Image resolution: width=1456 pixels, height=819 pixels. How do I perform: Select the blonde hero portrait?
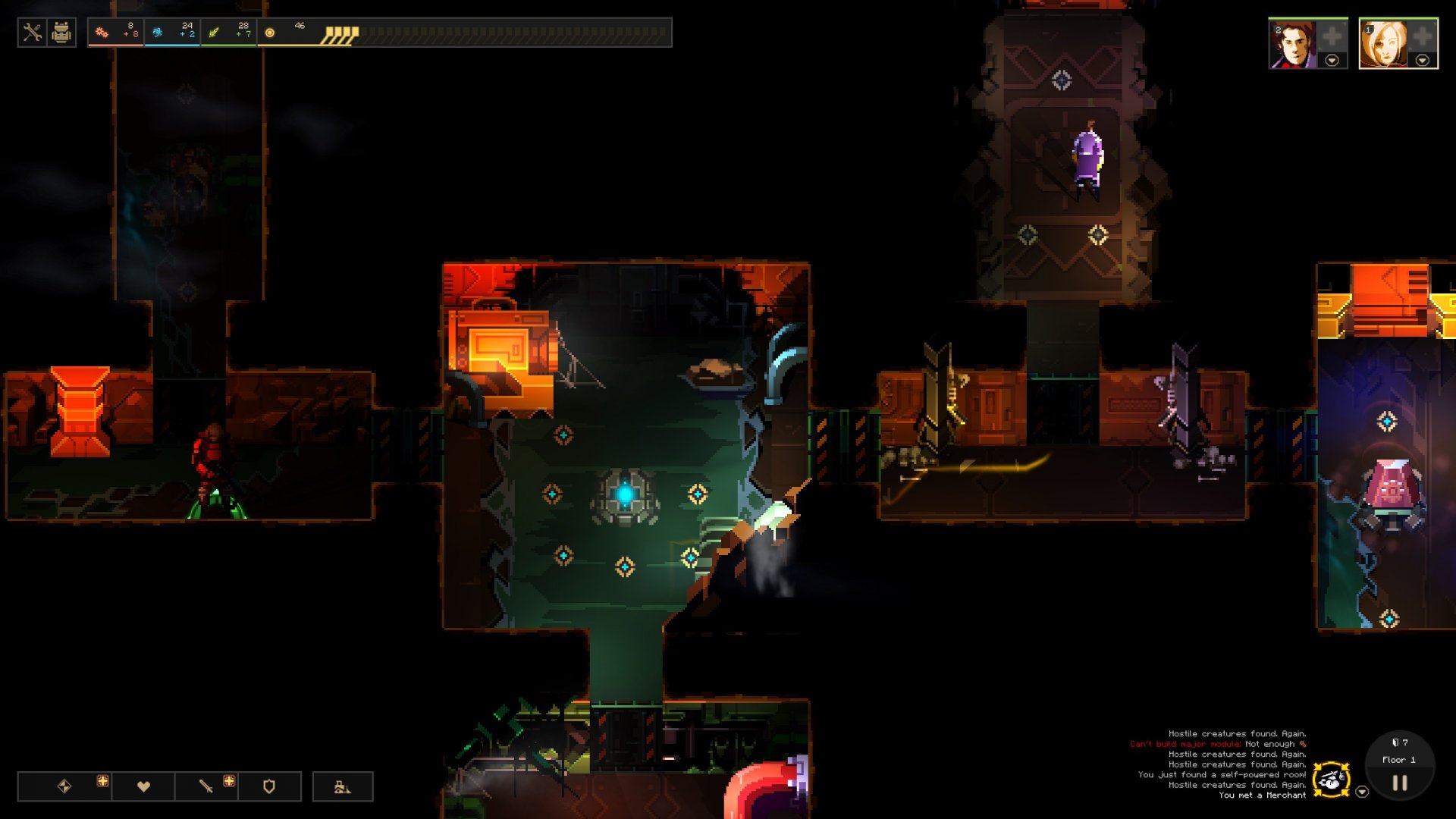pyautogui.click(x=1383, y=45)
